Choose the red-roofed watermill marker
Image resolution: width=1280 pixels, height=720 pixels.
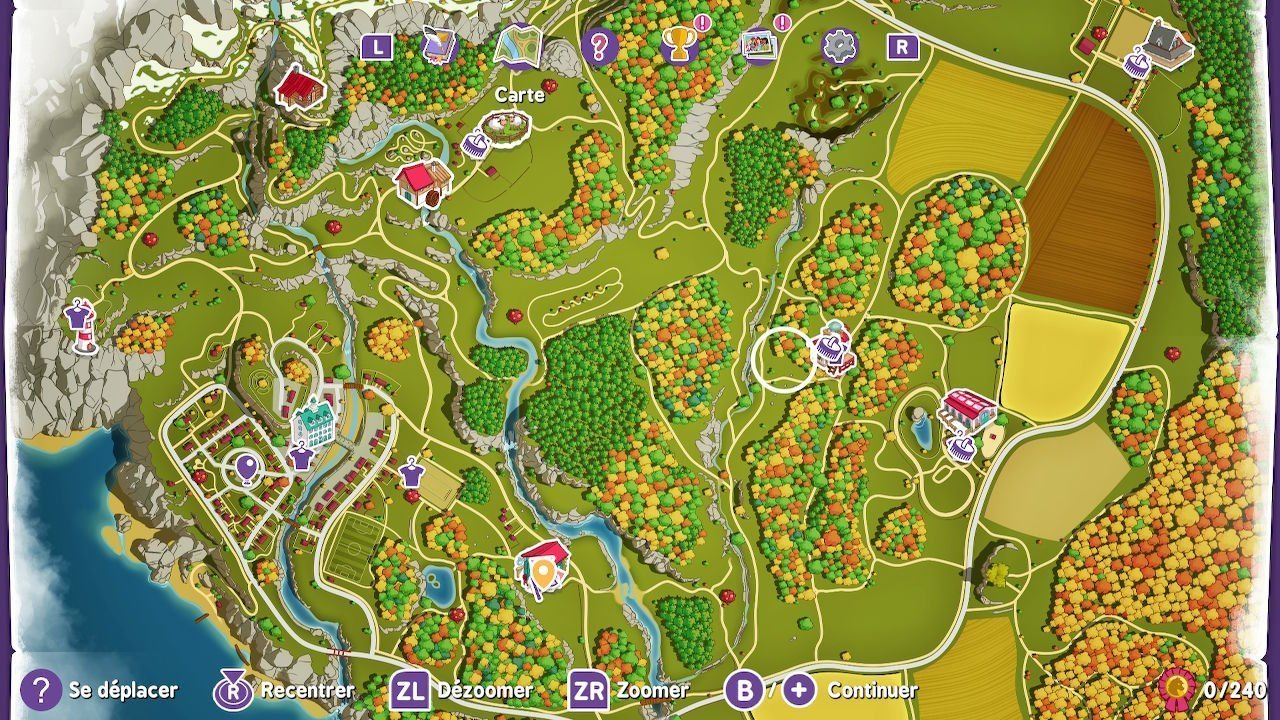(x=422, y=183)
